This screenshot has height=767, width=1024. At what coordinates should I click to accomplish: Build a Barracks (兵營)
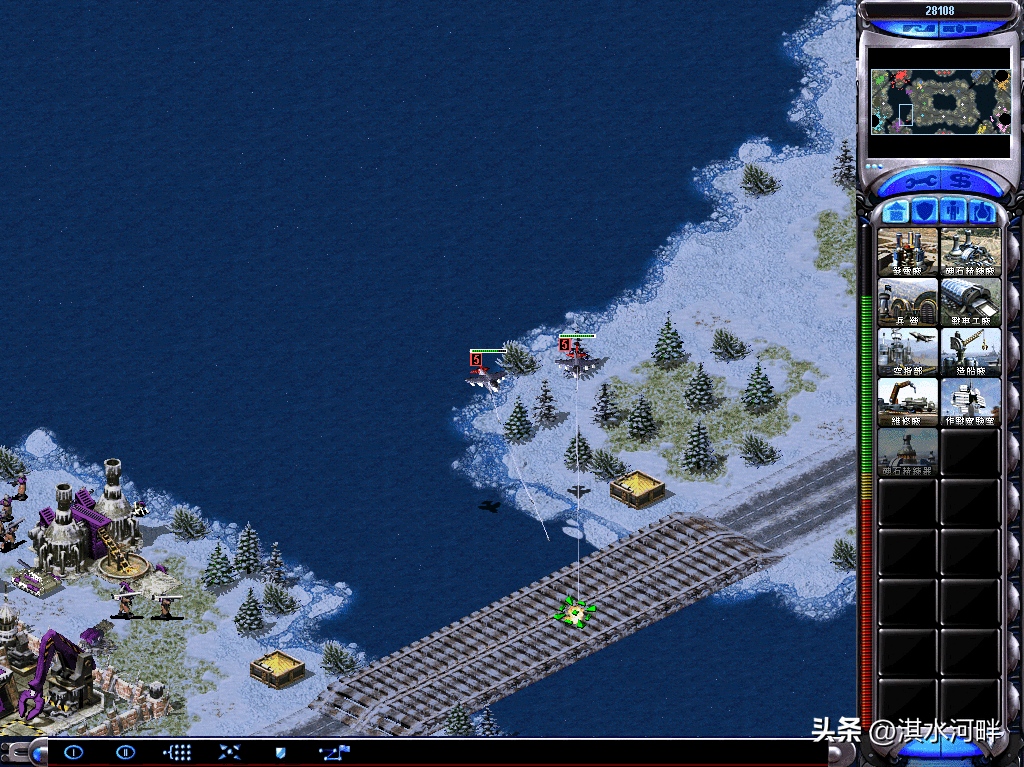908,301
